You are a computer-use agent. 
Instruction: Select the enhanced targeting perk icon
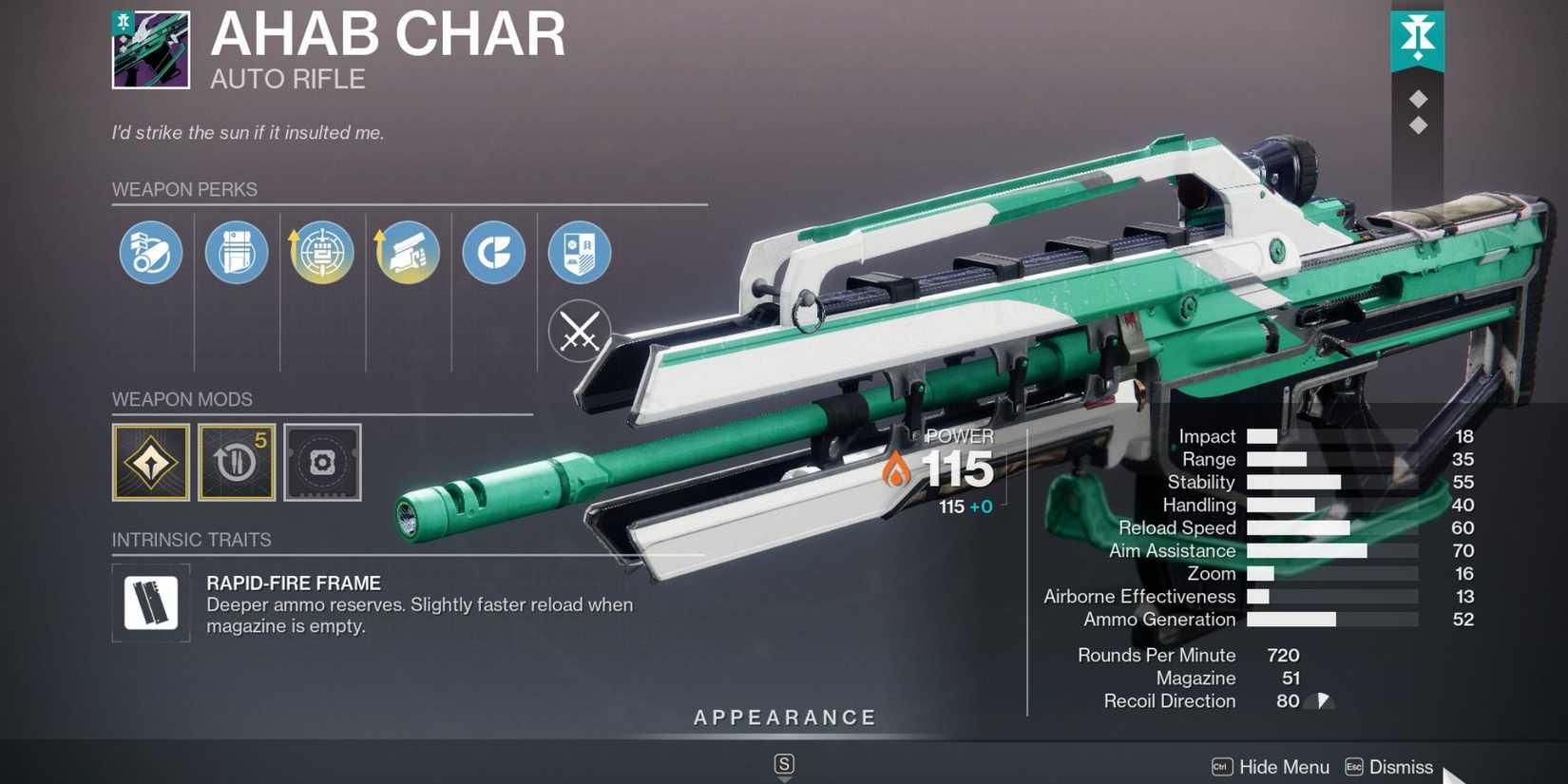322,252
